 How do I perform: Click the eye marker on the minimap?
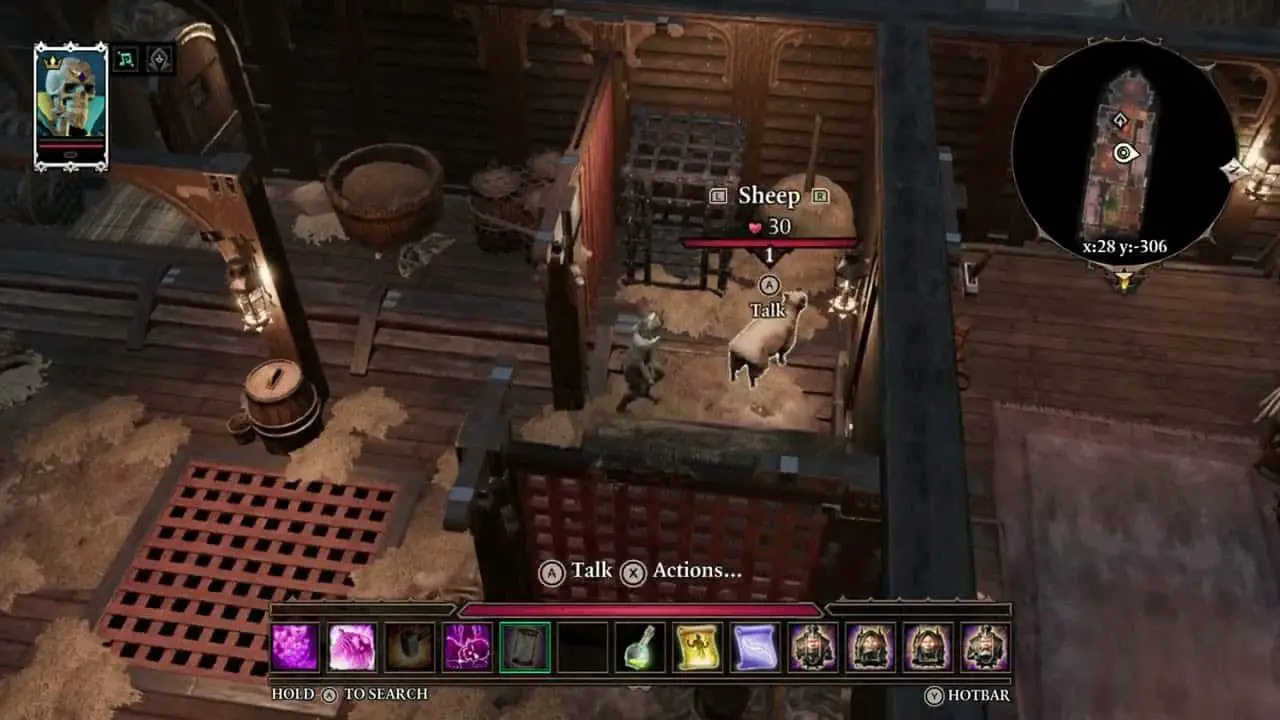(1126, 153)
